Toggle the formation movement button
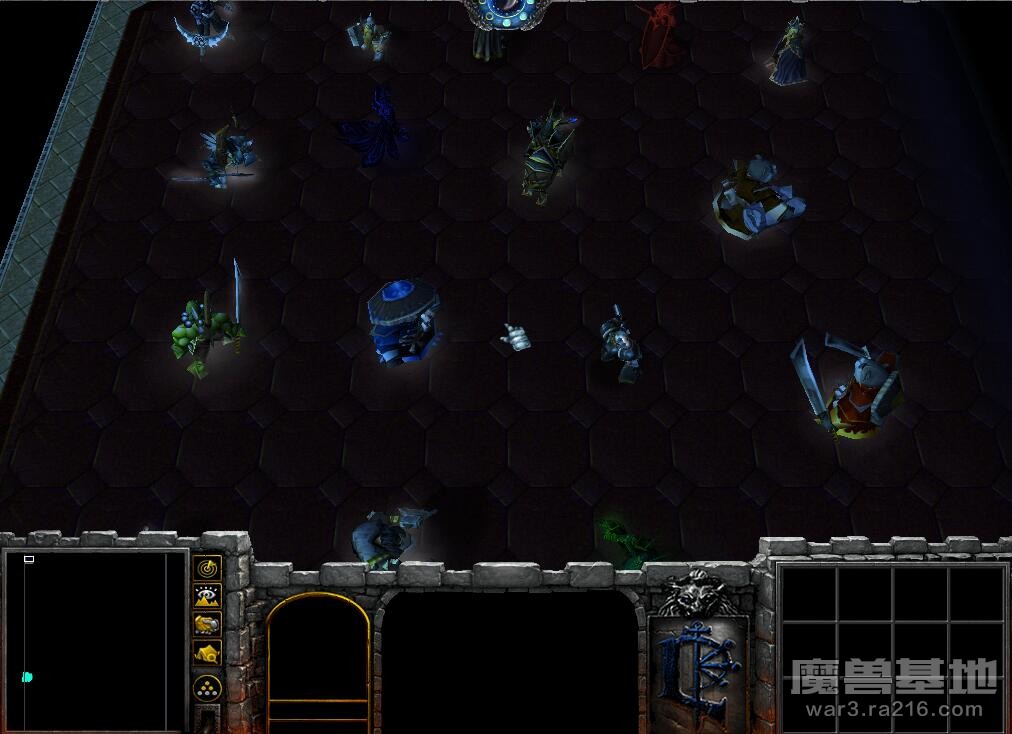This screenshot has width=1012, height=734. click(x=207, y=688)
